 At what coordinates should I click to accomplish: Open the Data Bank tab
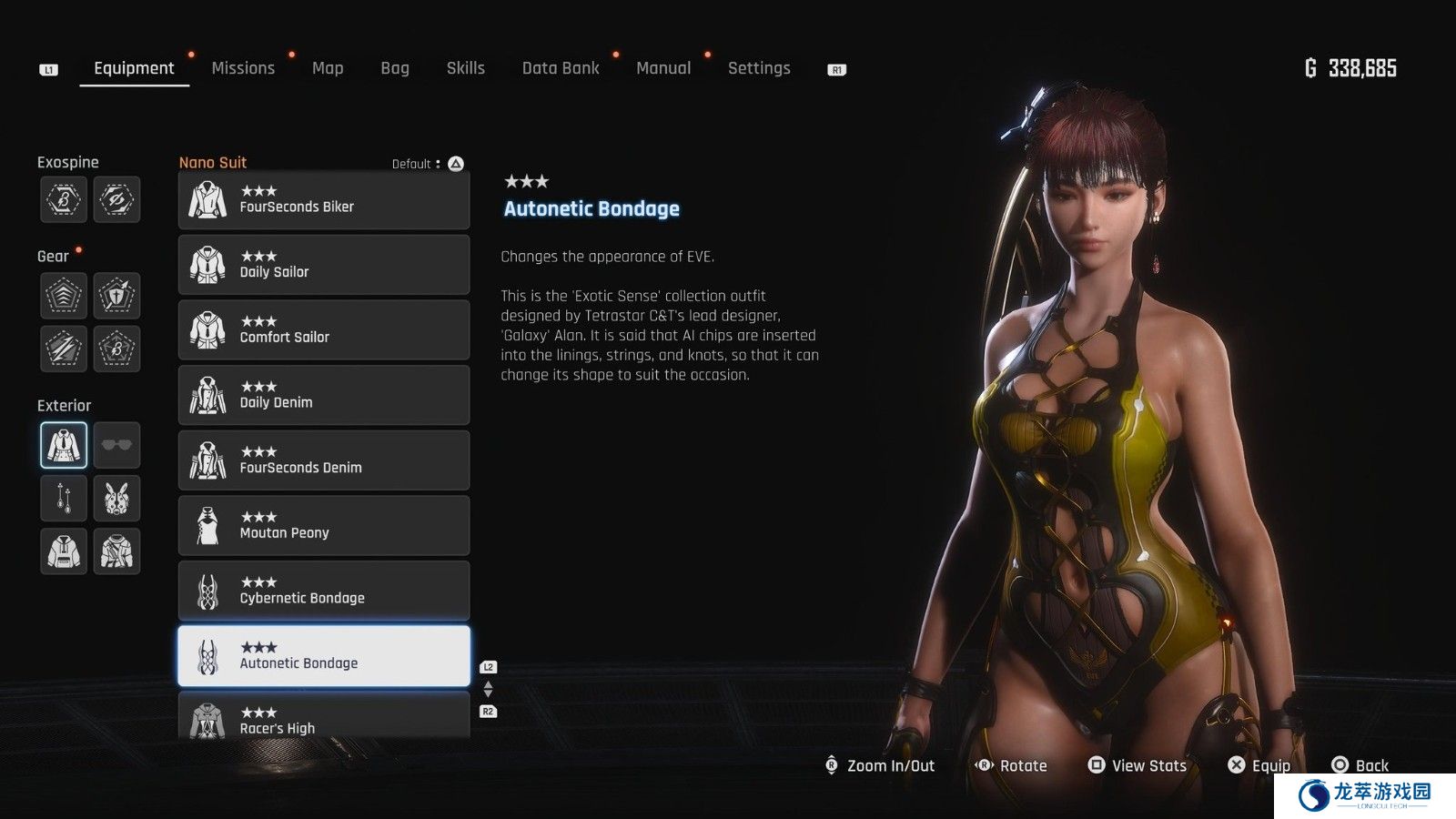(561, 68)
